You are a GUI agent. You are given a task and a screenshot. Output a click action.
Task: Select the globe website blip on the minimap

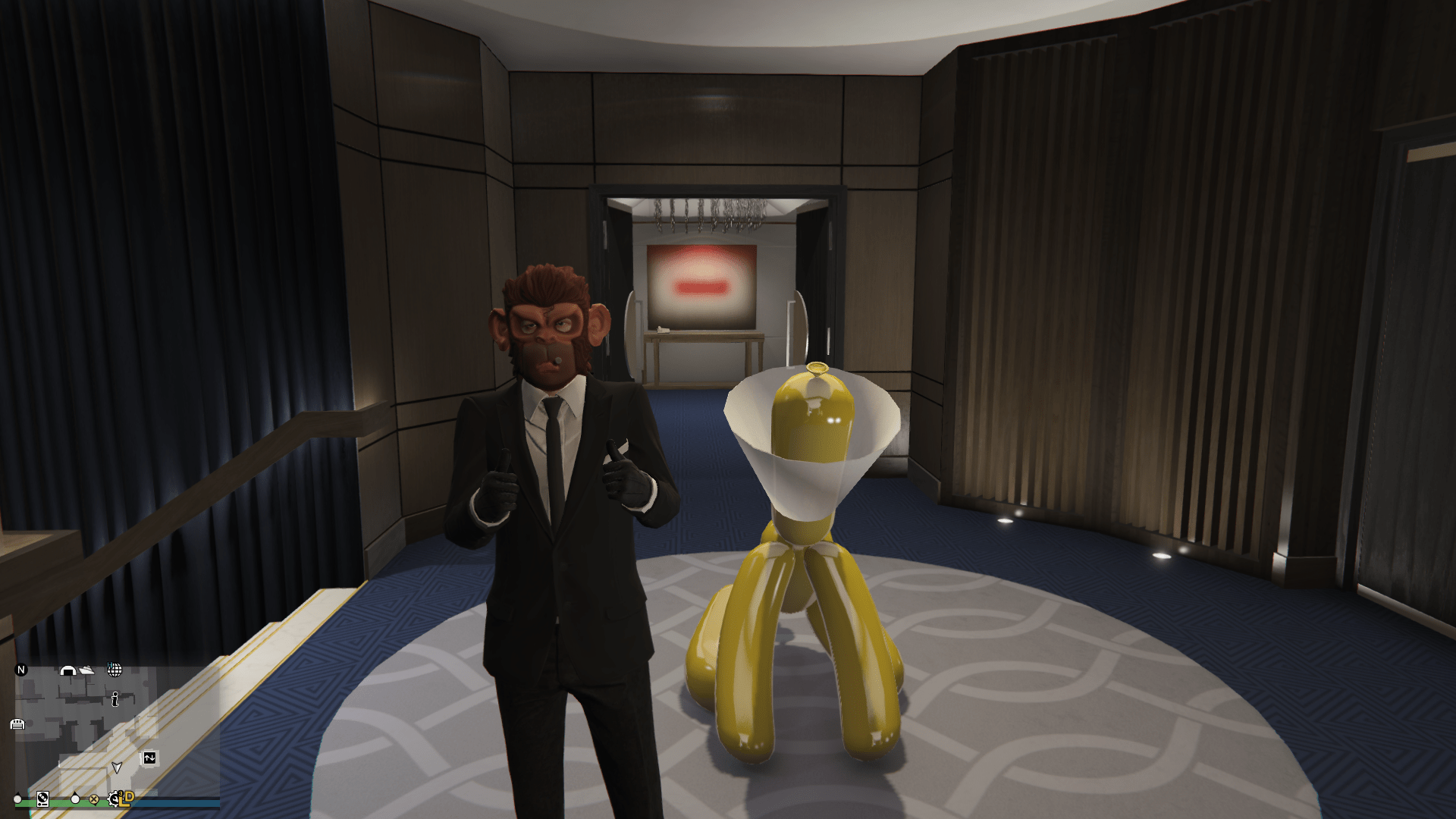click(115, 670)
